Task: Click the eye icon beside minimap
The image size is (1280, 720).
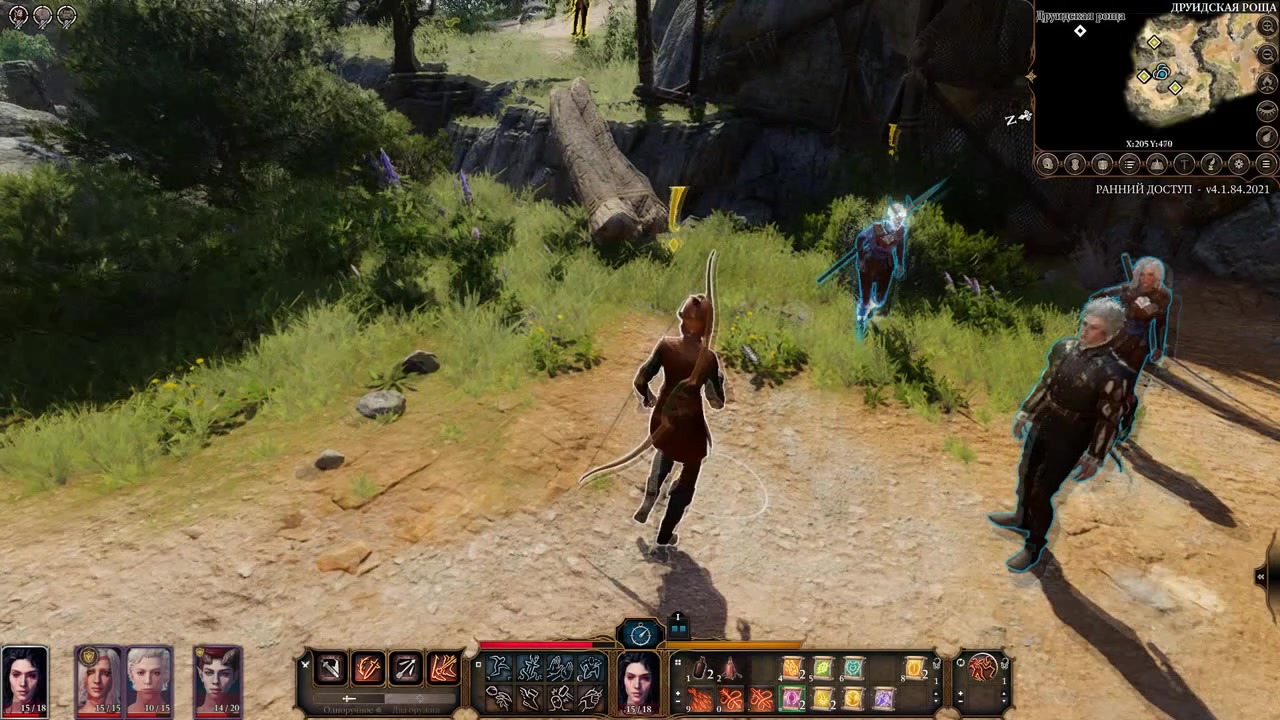Action: (x=1266, y=109)
